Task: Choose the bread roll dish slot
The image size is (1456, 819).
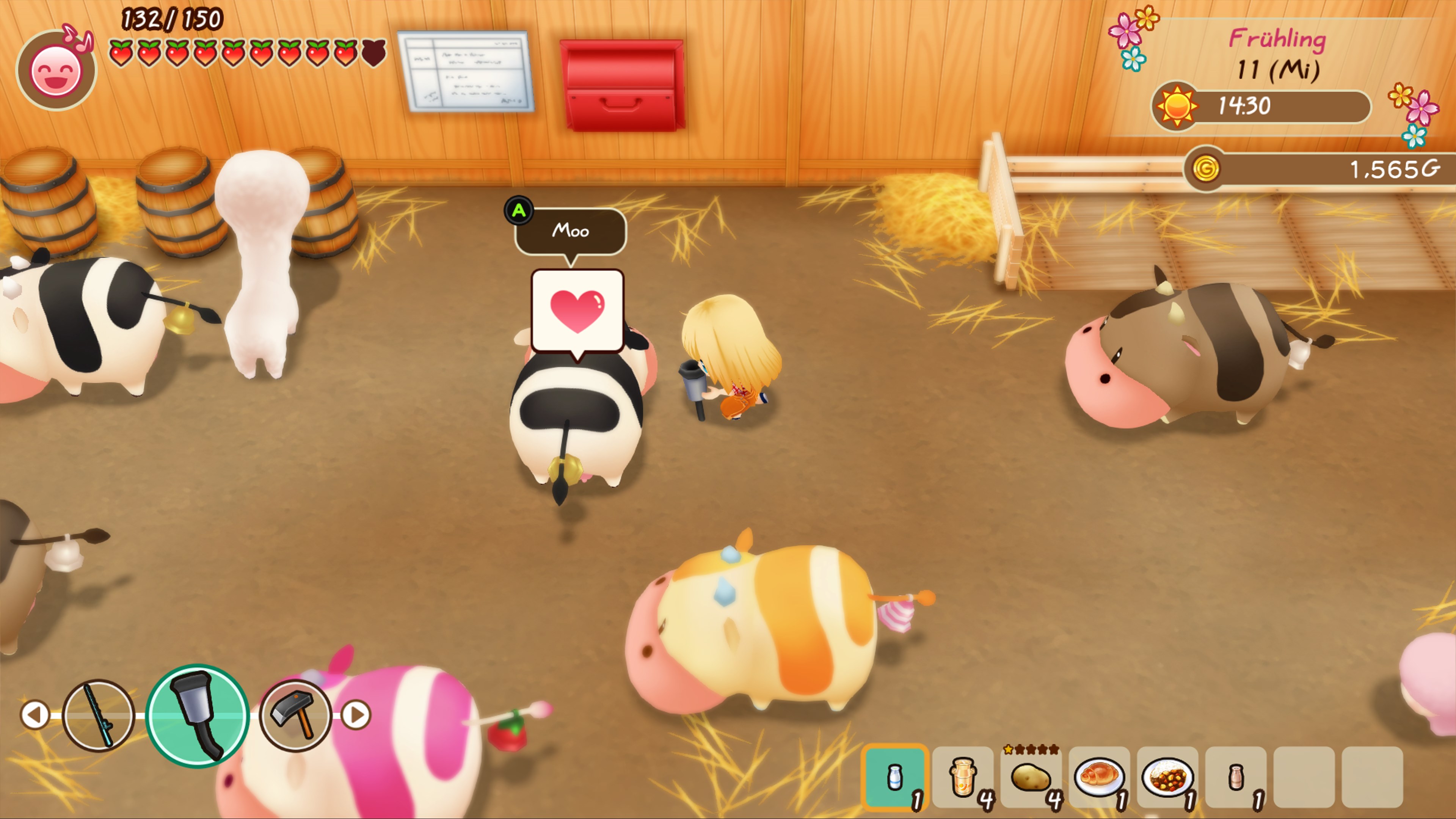Action: click(x=1099, y=777)
